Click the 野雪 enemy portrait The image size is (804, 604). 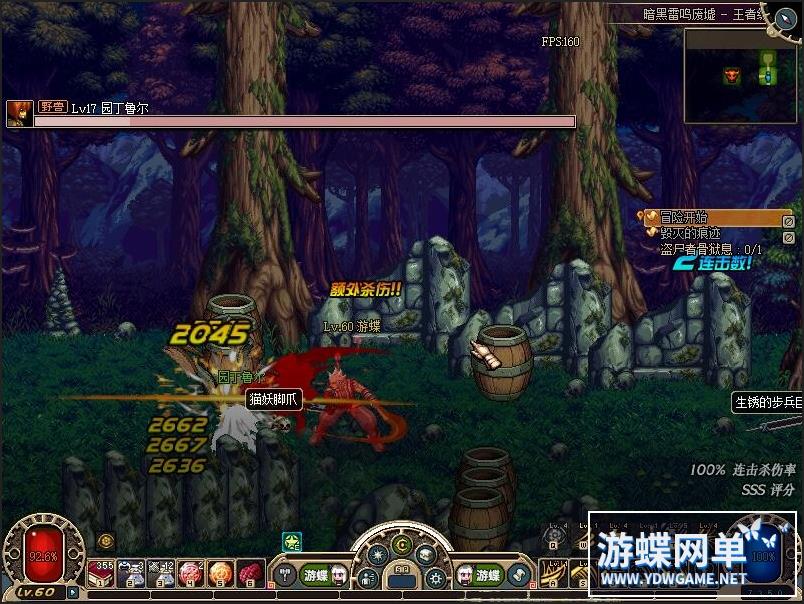pyautogui.click(x=18, y=114)
